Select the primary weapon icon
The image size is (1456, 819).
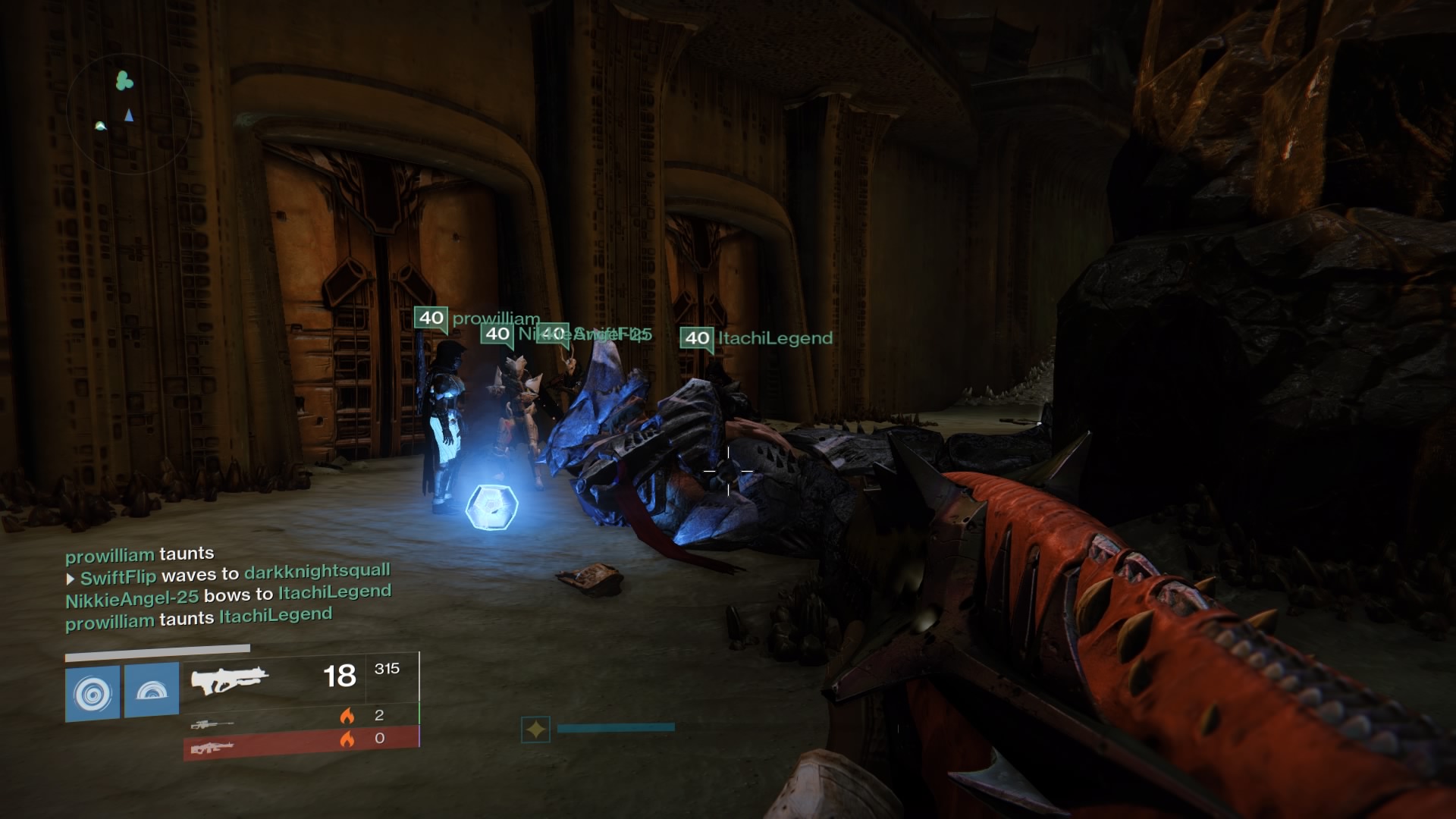click(x=230, y=679)
